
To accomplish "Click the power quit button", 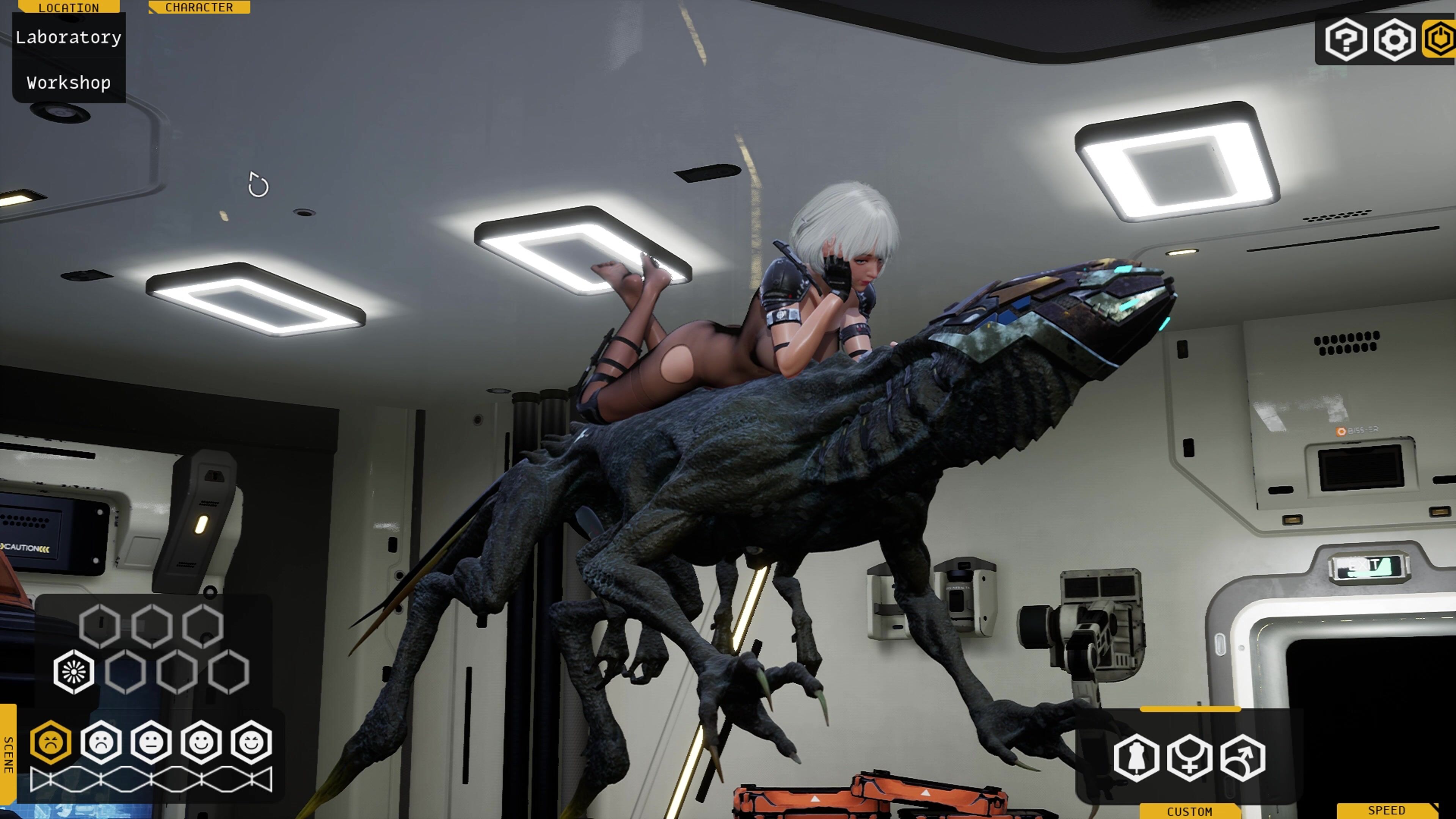I will click(1441, 39).
